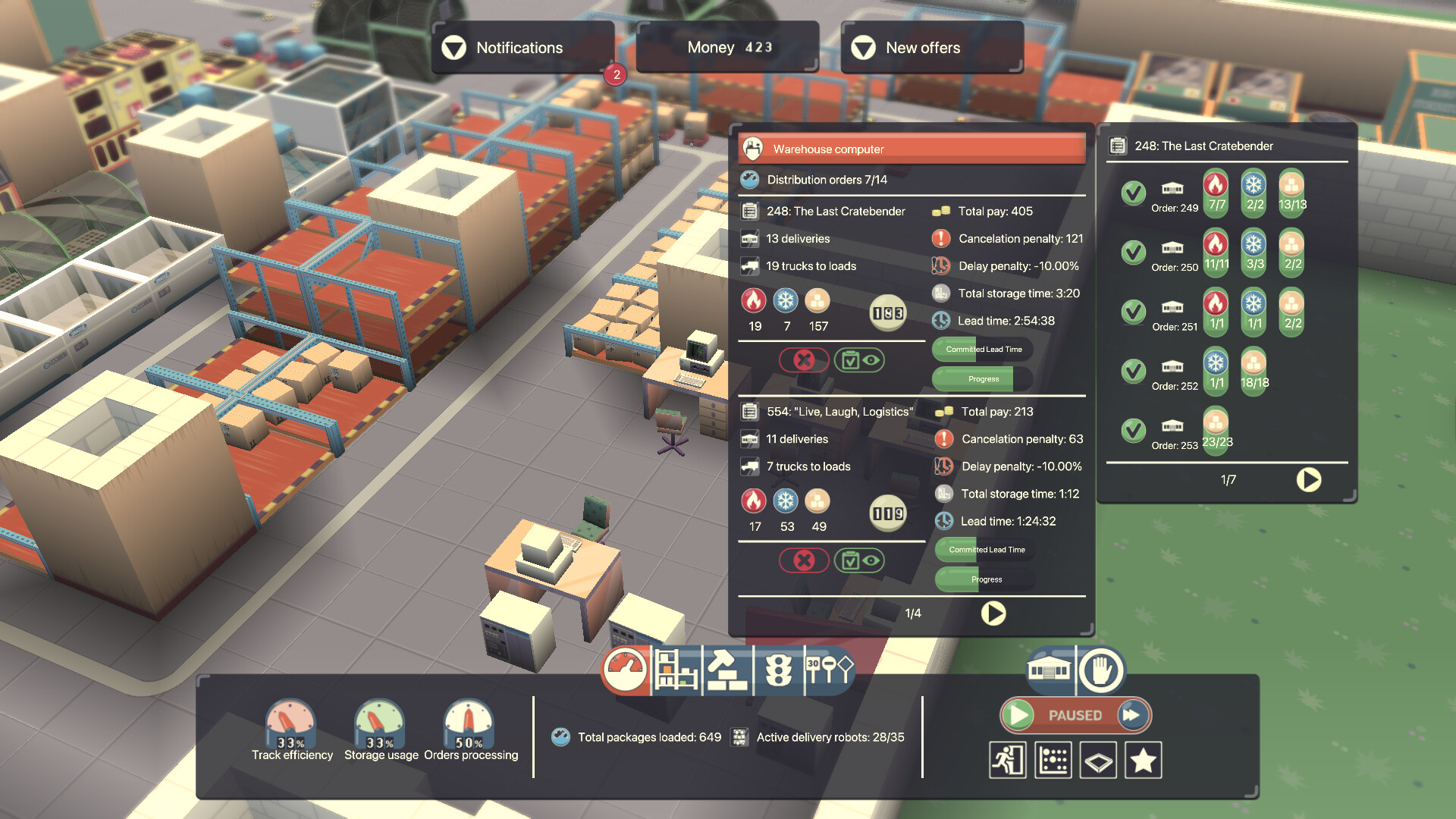The height and width of the screenshot is (819, 1456).
Task: Toggle visibility for order 554 deliveries
Action: 861,561
